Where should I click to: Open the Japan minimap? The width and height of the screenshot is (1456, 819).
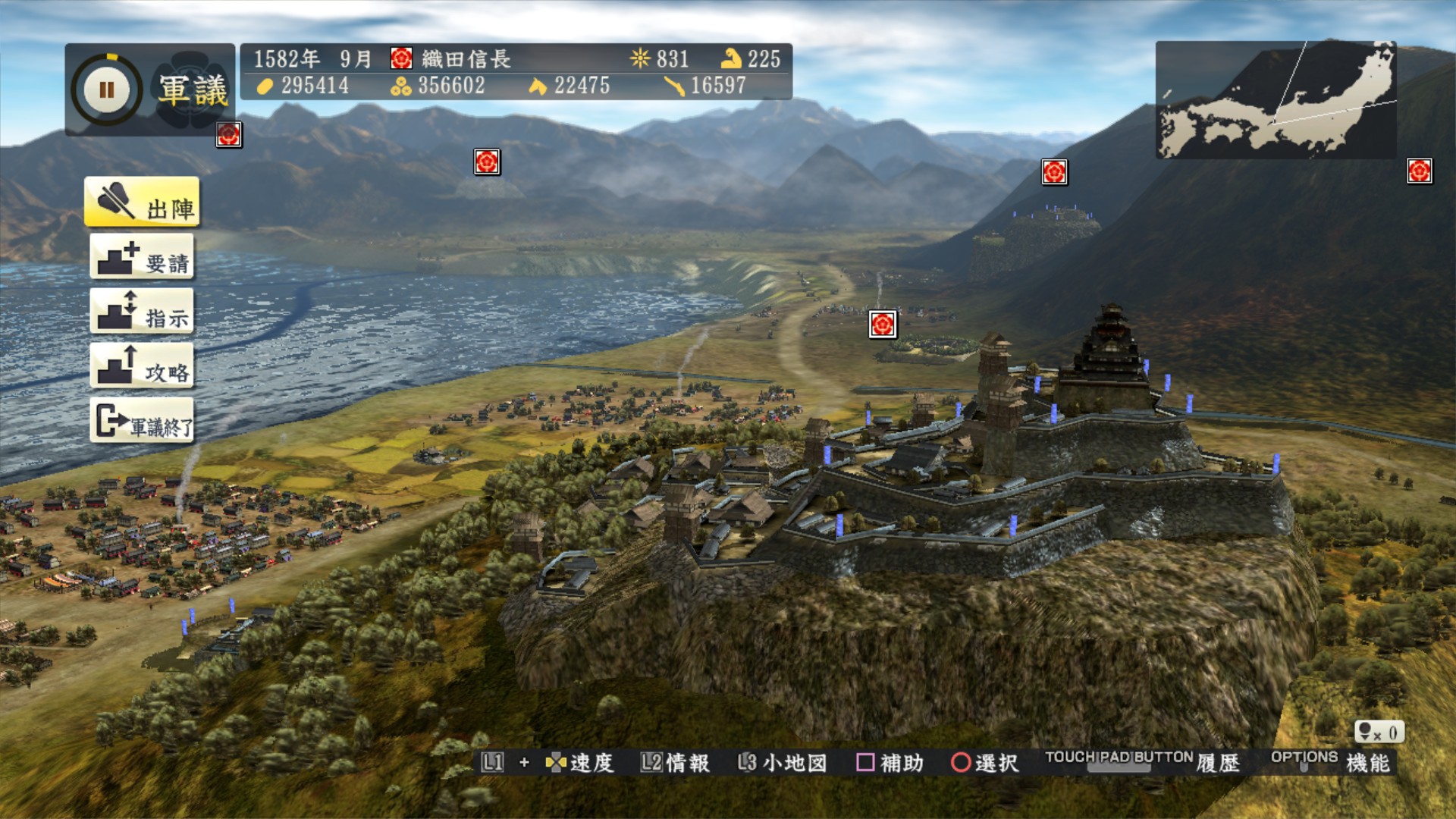click(x=1276, y=100)
